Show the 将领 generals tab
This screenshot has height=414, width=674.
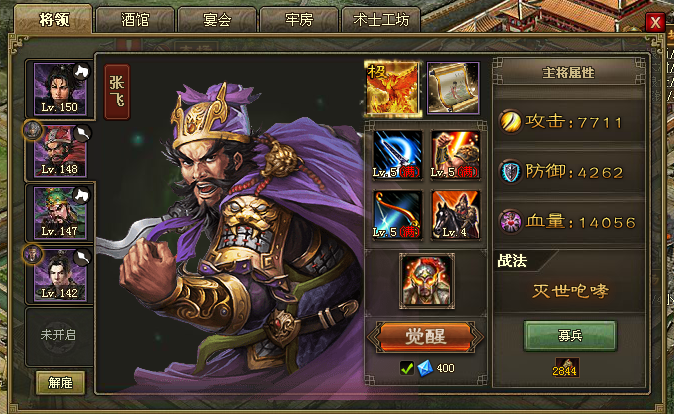[52, 18]
